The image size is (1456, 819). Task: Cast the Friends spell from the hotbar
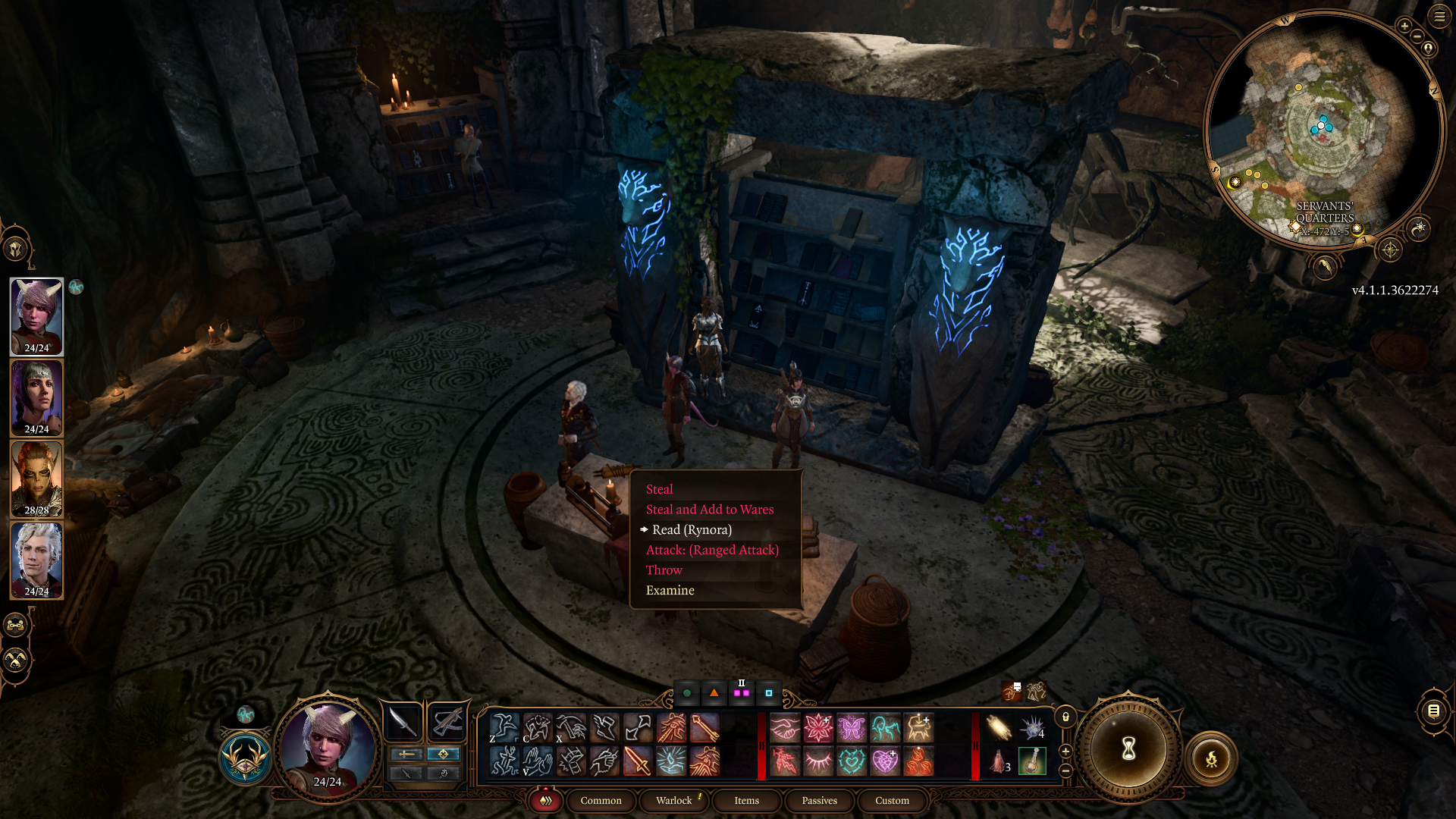pos(787,726)
